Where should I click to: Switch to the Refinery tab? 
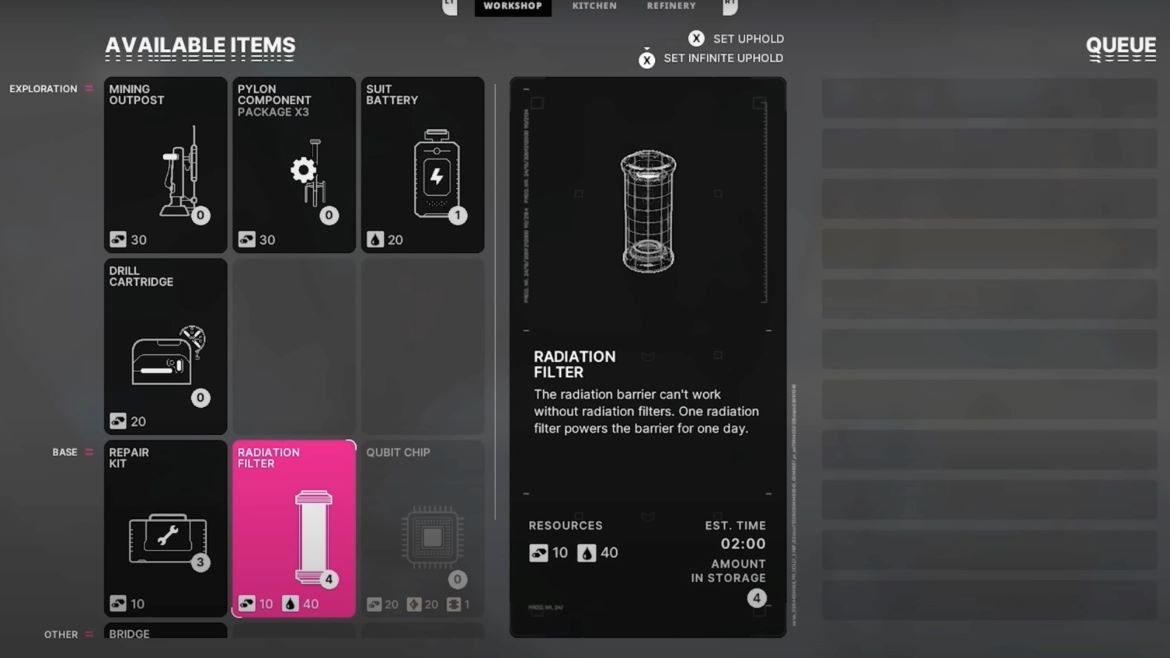coord(671,7)
